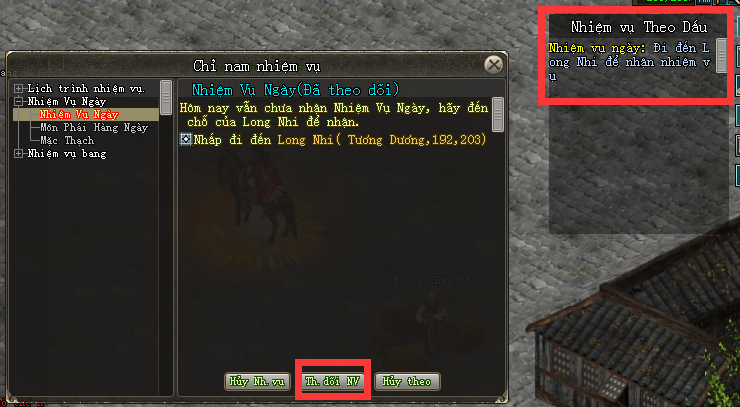Expand the Lịch trình nhiệm vụ tree node

(18, 89)
